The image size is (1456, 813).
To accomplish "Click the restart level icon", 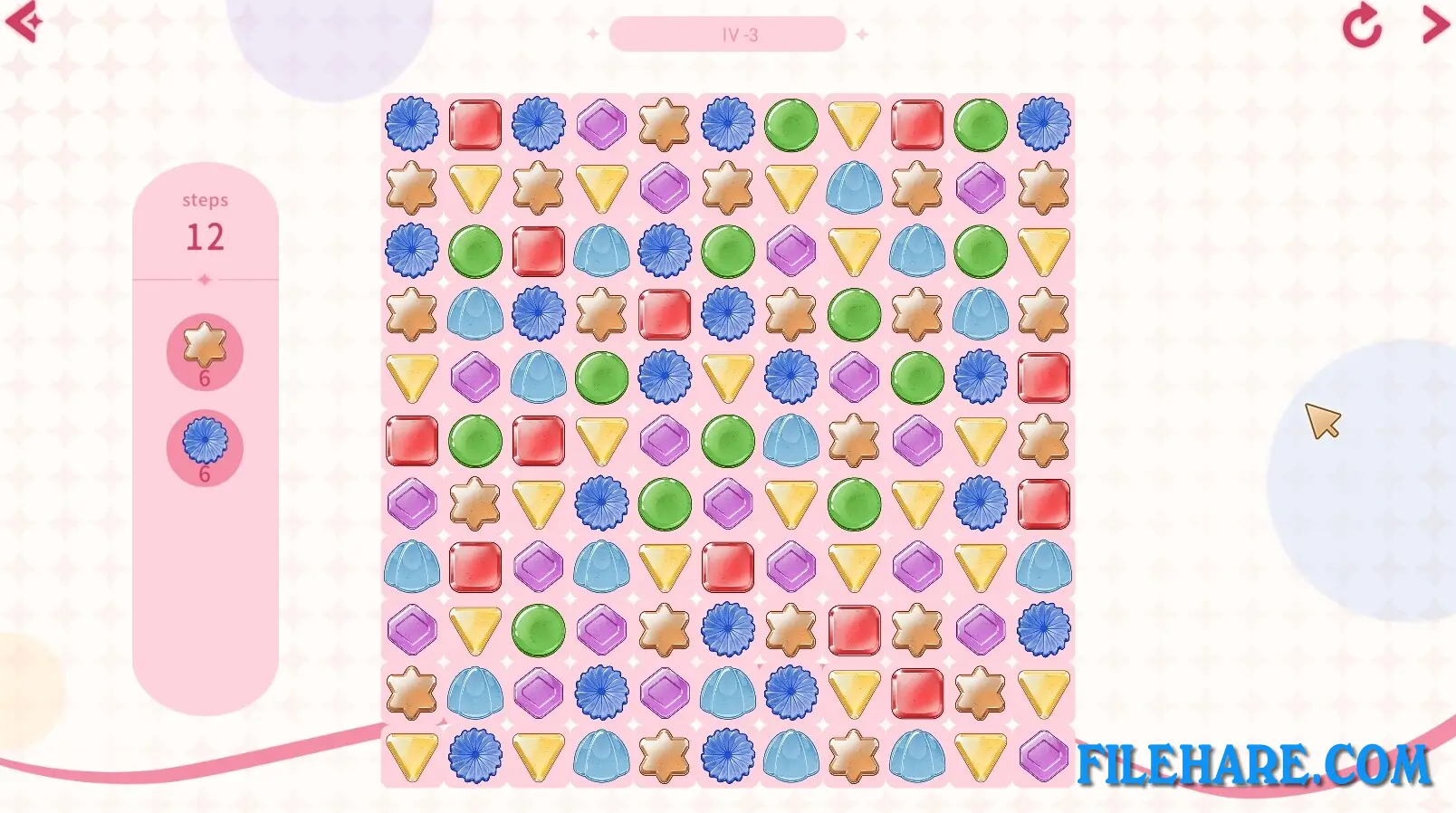I will tap(1360, 26).
